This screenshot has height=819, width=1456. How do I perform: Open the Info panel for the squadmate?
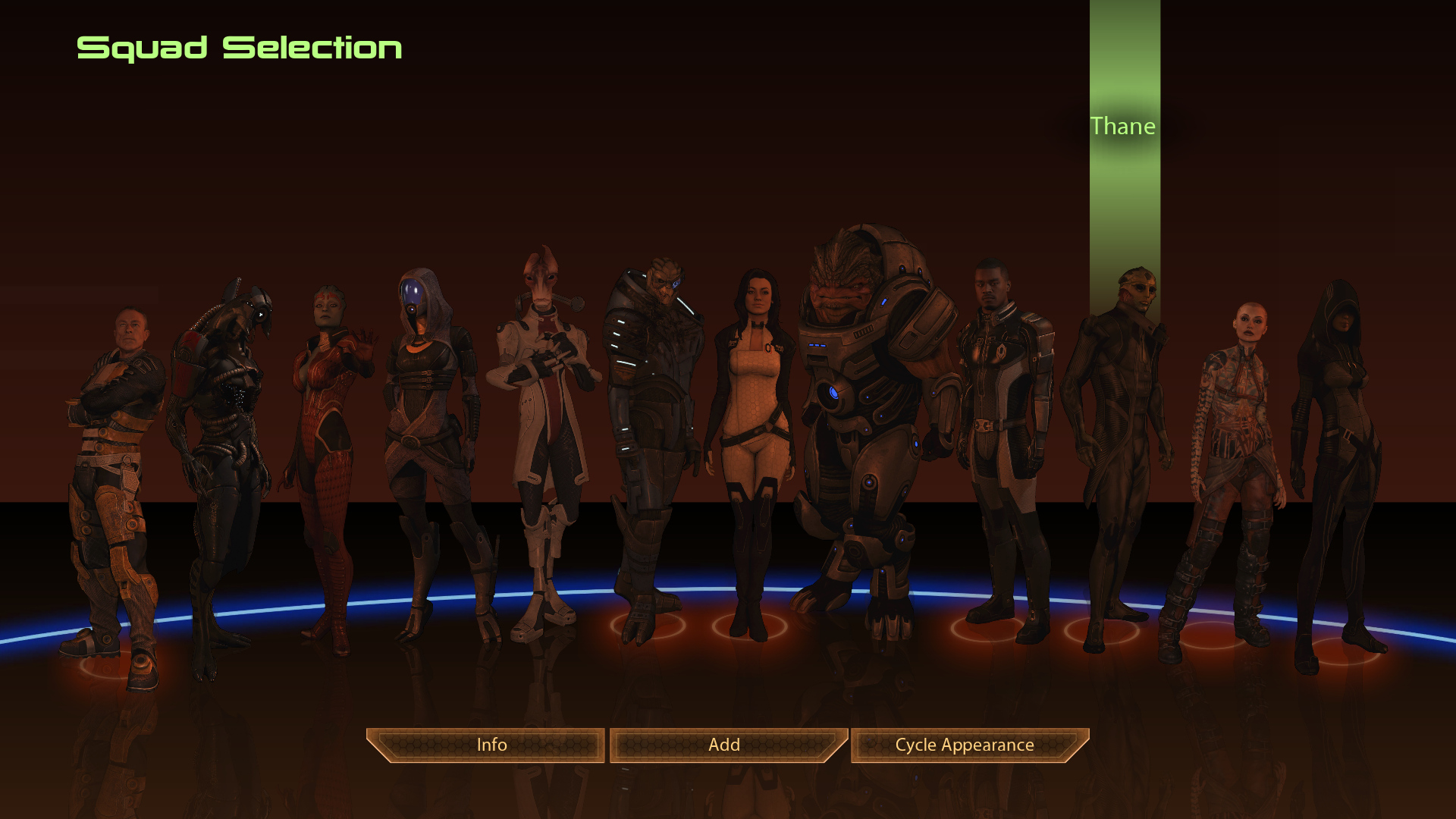click(x=491, y=745)
